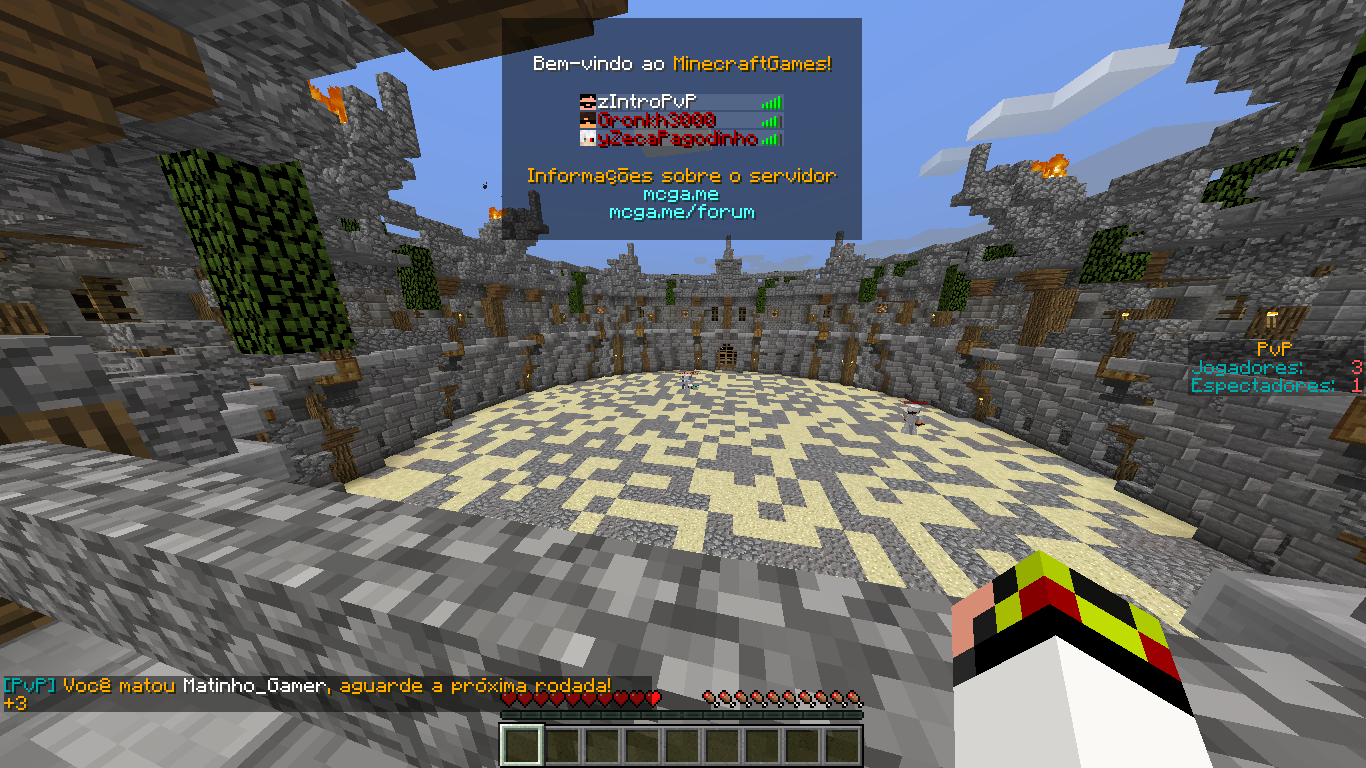The image size is (1366, 768).
Task: Choose the yZecaPagodinho player entry
Action: tap(680, 140)
